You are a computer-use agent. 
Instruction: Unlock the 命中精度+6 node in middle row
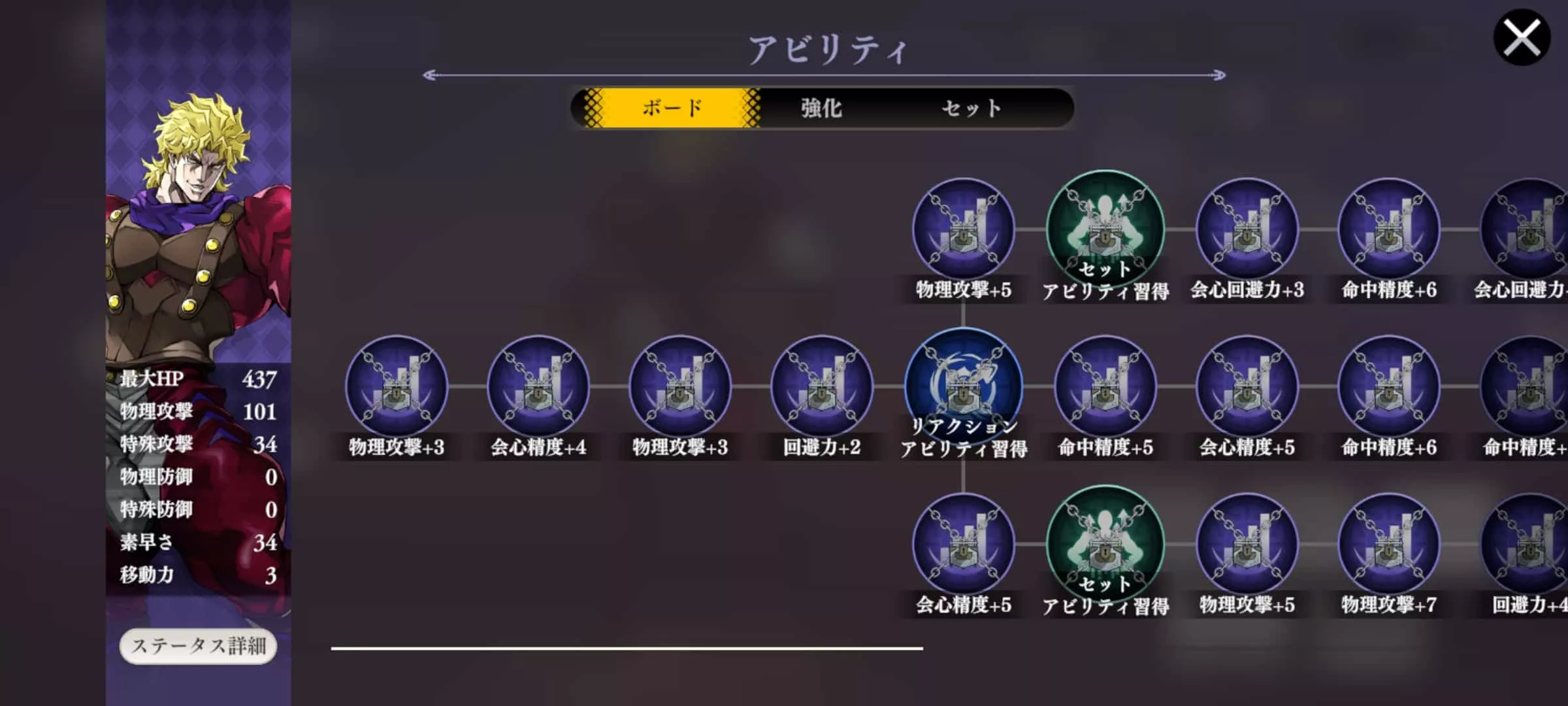point(1388,387)
